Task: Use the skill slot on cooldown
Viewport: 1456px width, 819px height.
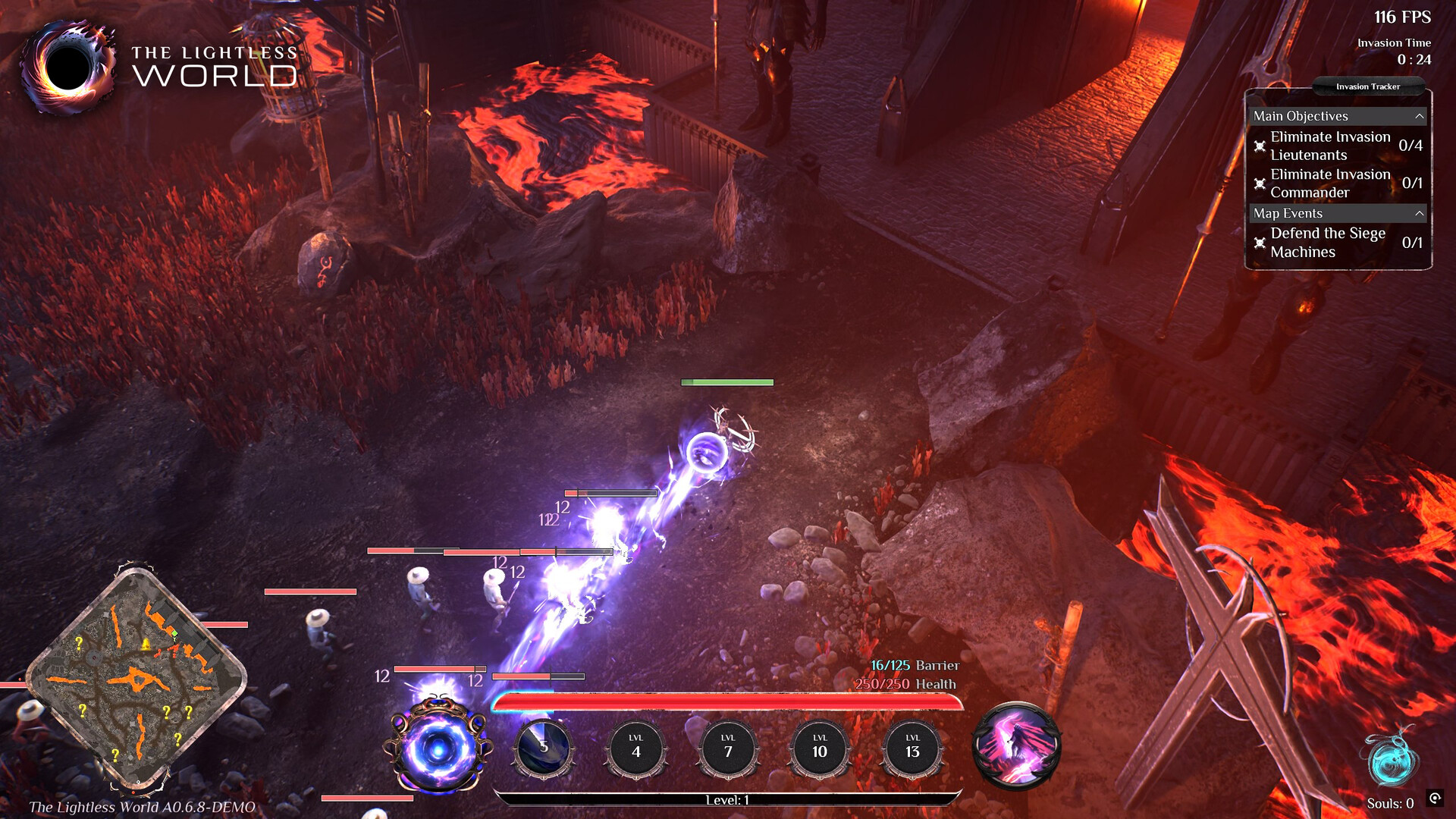Action: (544, 748)
